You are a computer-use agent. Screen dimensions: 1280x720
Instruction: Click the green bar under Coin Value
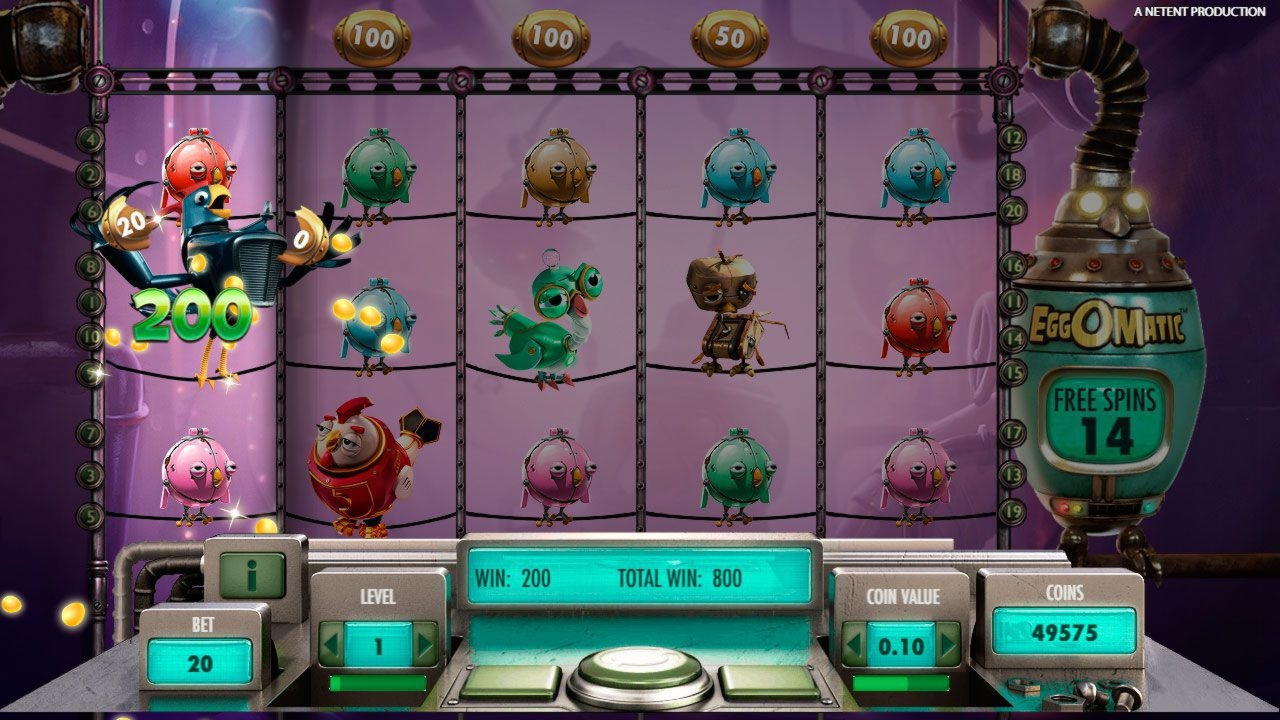click(x=900, y=683)
